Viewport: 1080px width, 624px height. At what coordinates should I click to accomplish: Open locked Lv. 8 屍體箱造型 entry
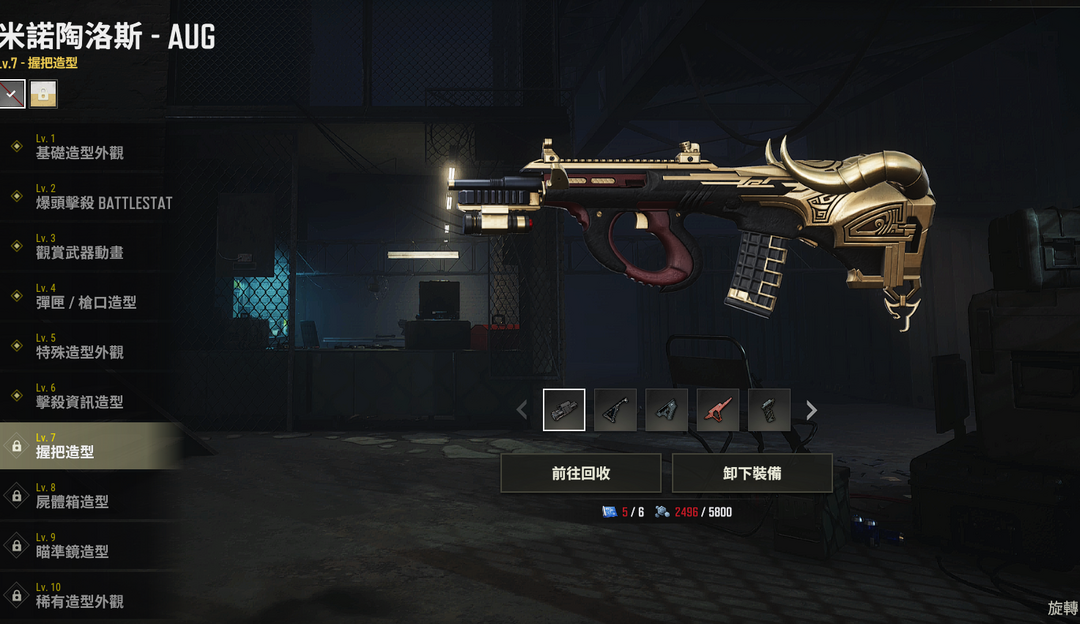tap(72, 496)
